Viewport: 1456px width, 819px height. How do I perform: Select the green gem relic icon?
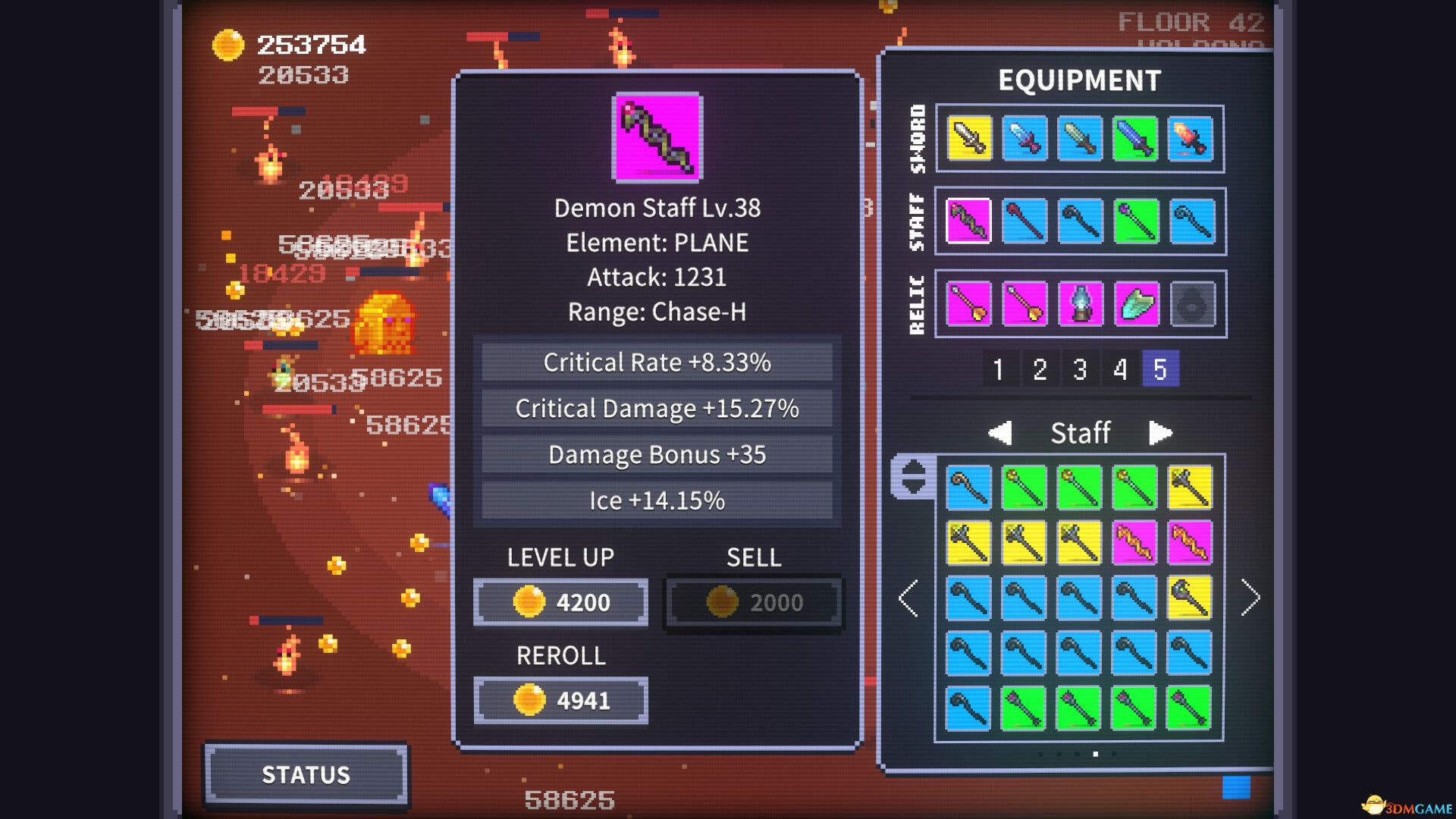(1136, 303)
